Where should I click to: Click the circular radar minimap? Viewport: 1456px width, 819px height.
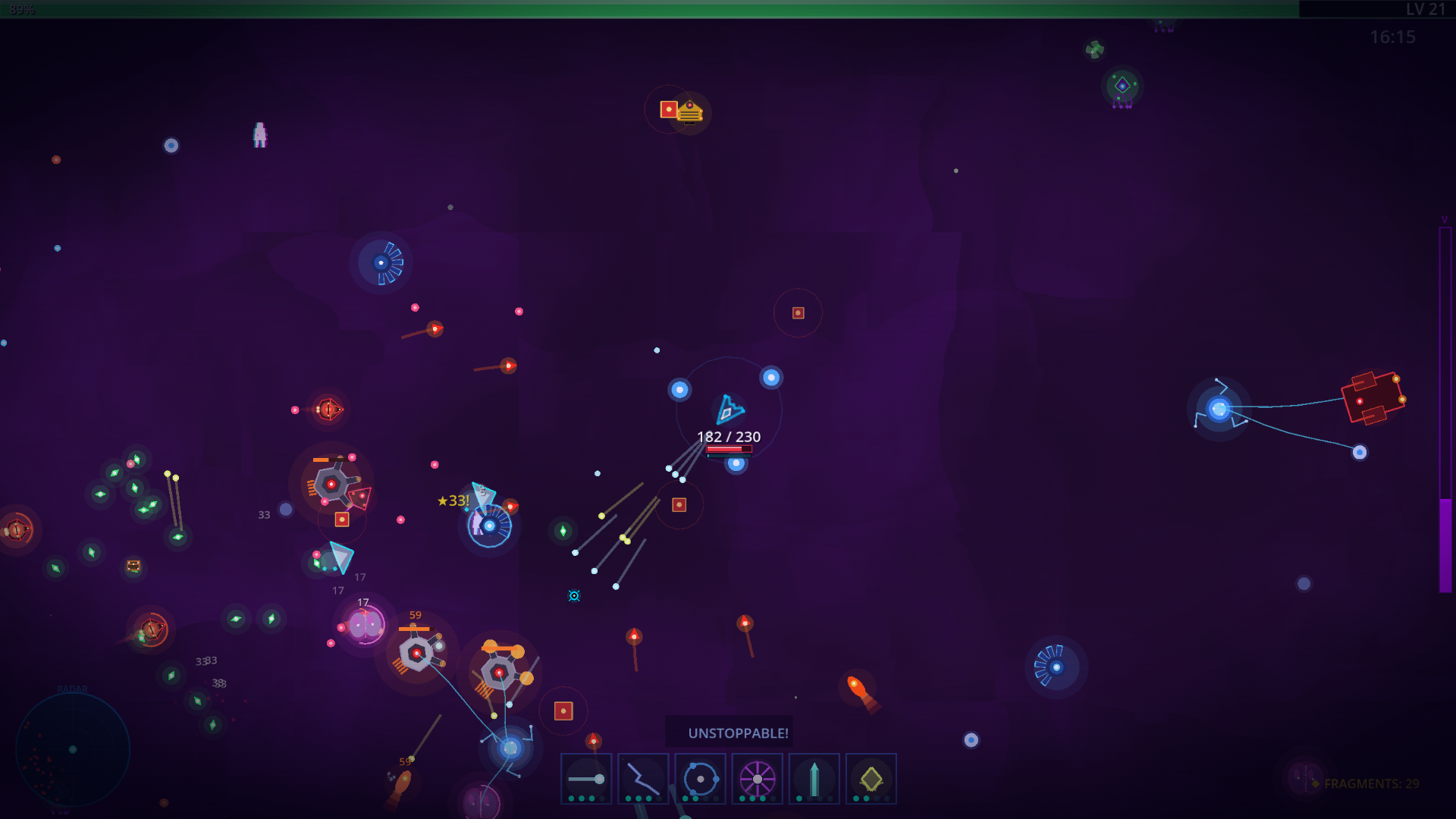click(73, 749)
